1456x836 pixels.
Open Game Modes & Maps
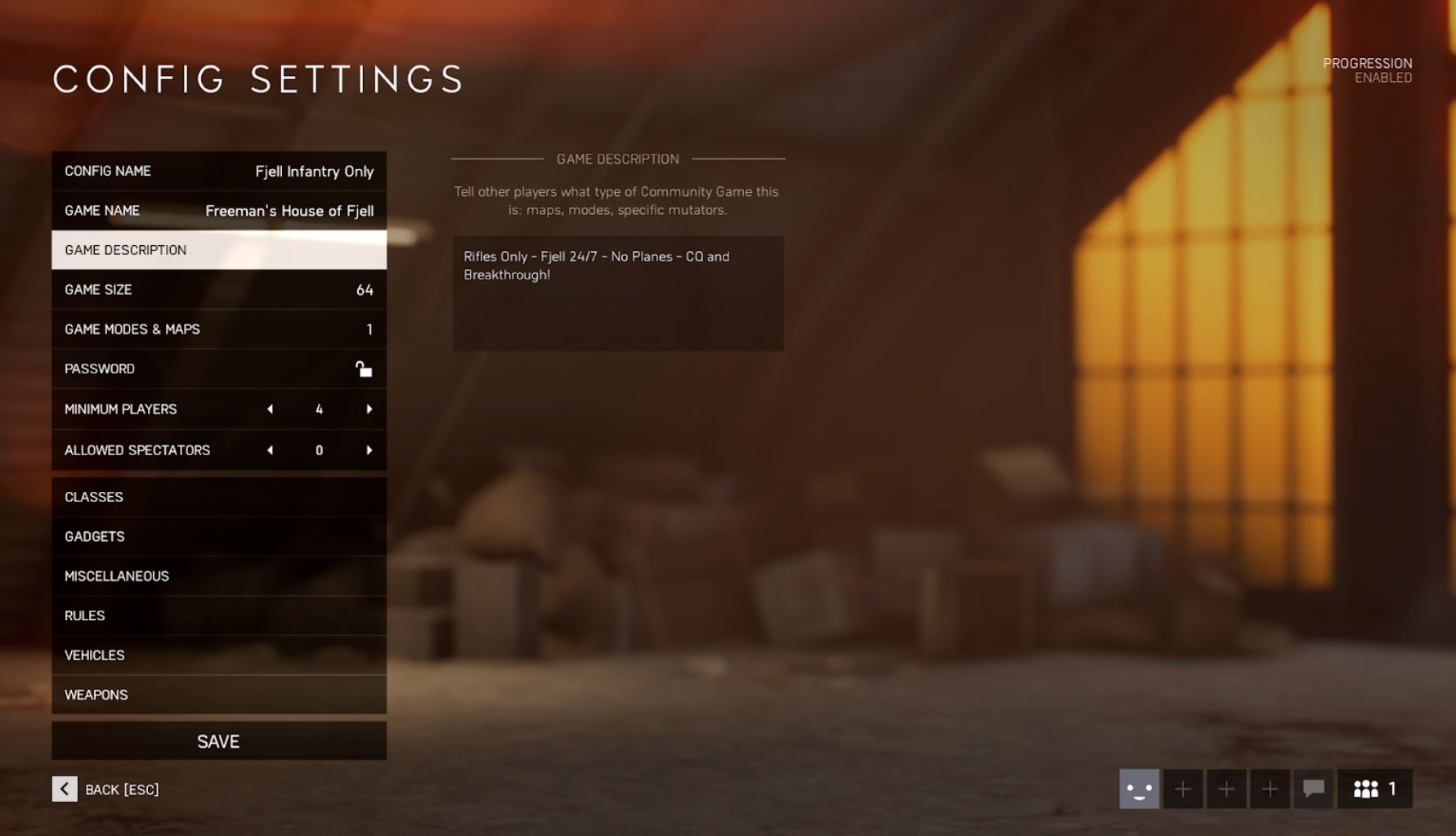tap(218, 329)
